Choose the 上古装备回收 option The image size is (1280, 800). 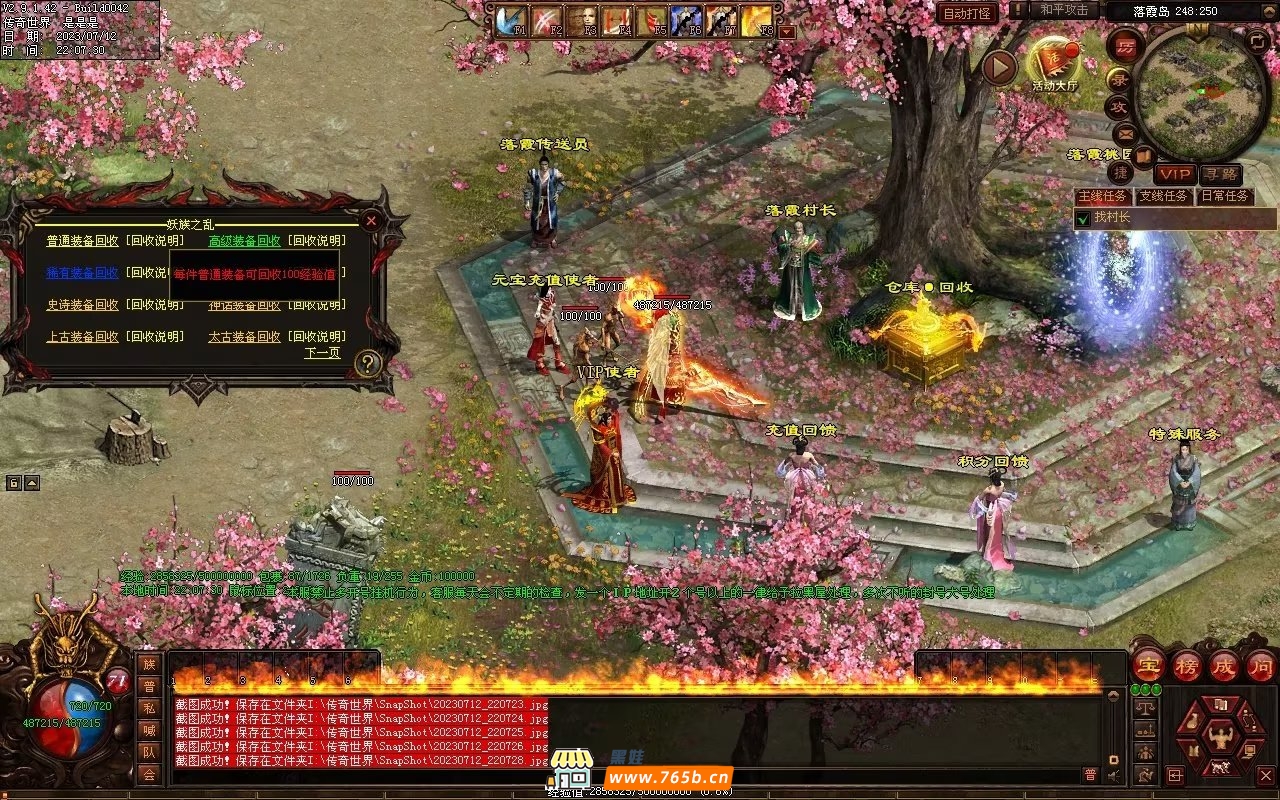(82, 337)
